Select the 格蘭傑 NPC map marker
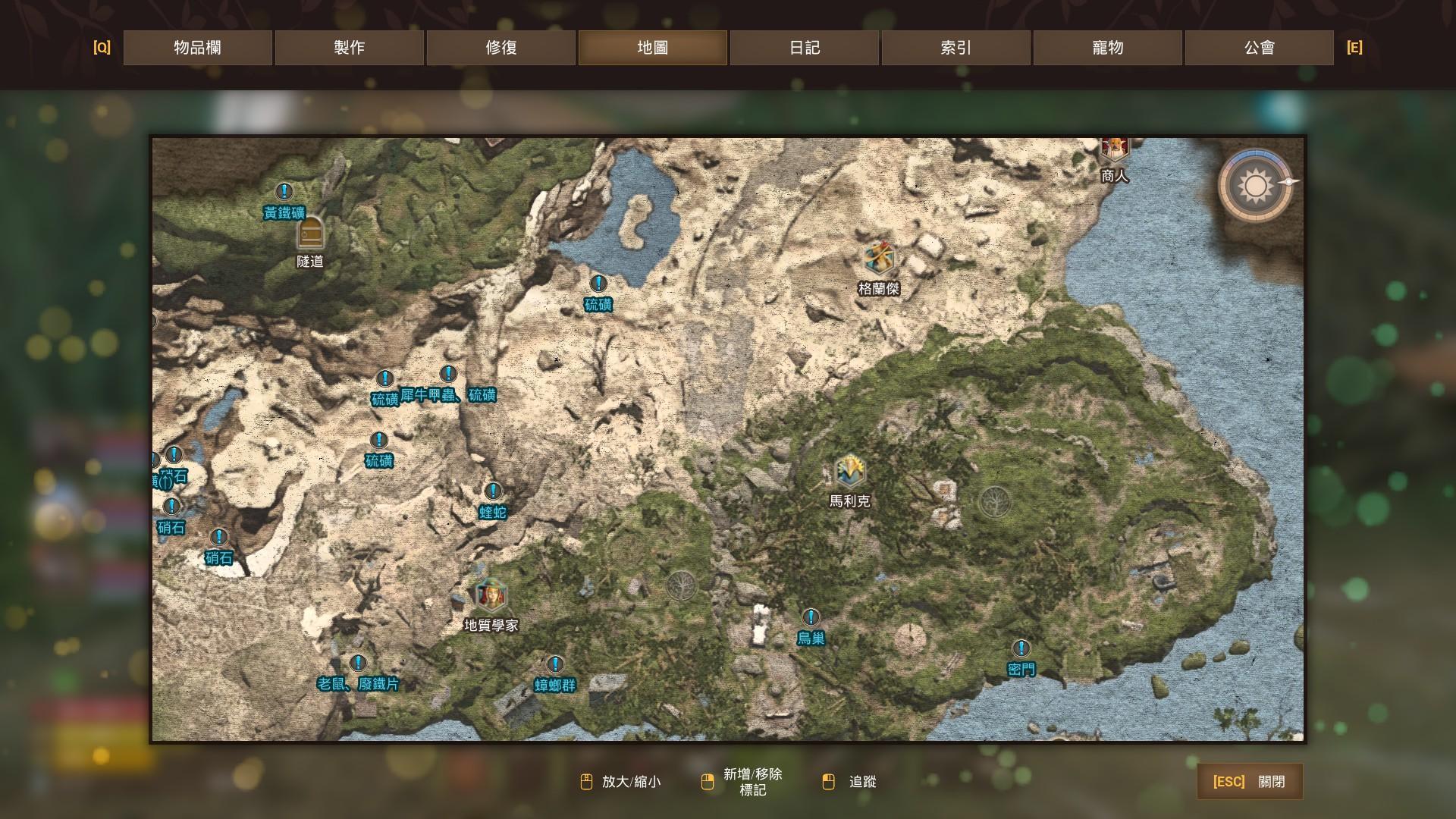This screenshot has width=1456, height=819. 879,259
